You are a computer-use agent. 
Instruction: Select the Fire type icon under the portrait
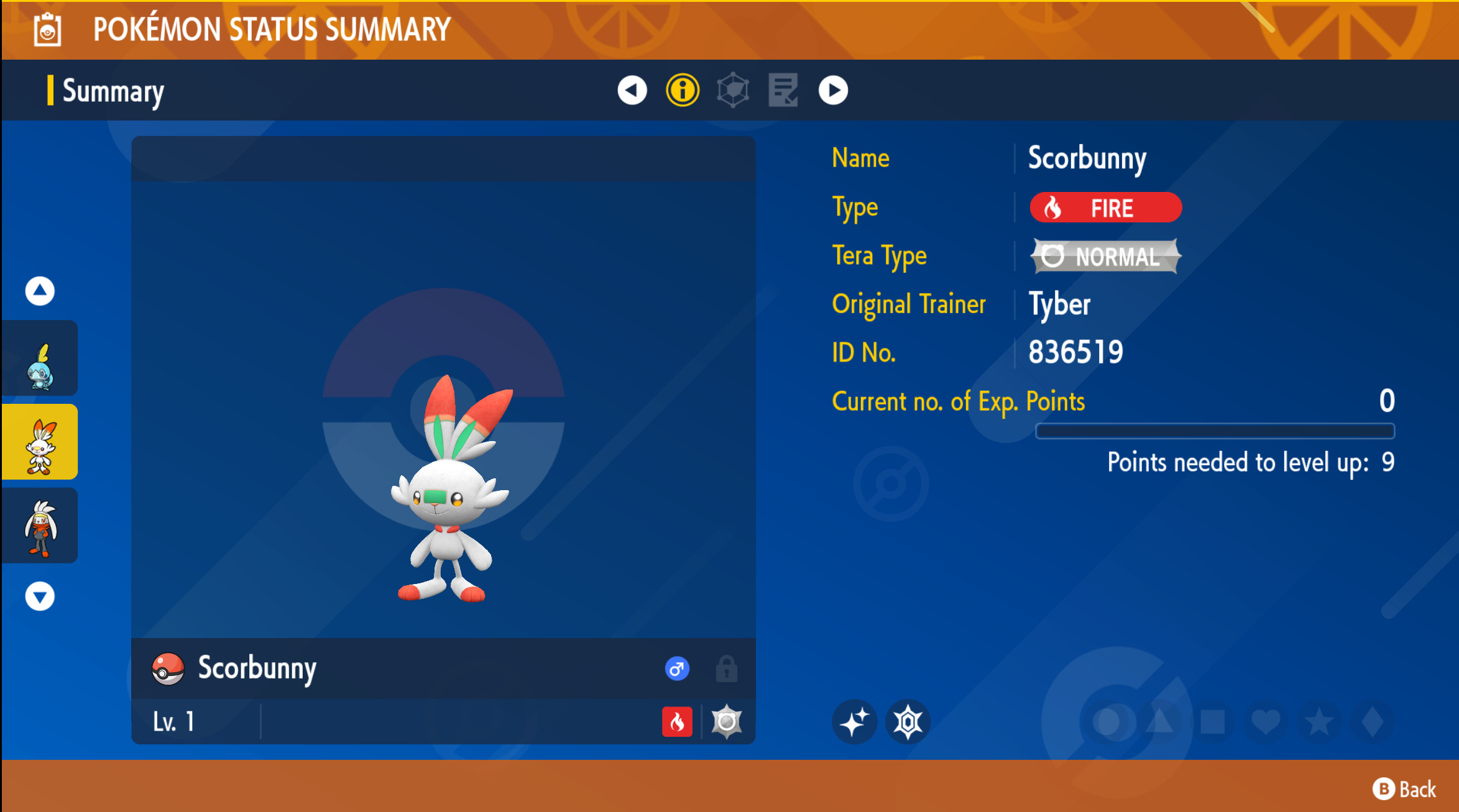click(679, 722)
